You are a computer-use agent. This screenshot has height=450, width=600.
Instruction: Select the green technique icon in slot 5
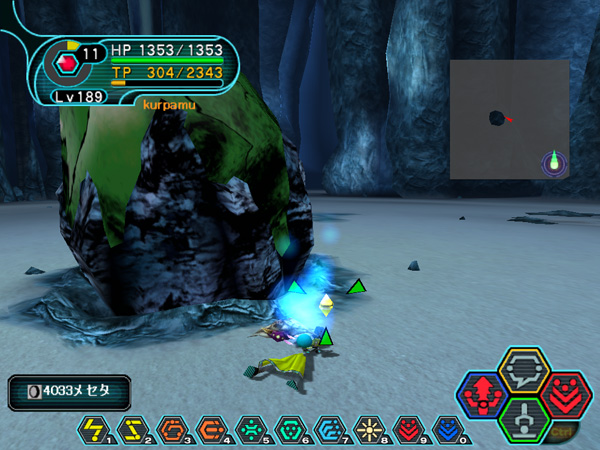pos(249,430)
